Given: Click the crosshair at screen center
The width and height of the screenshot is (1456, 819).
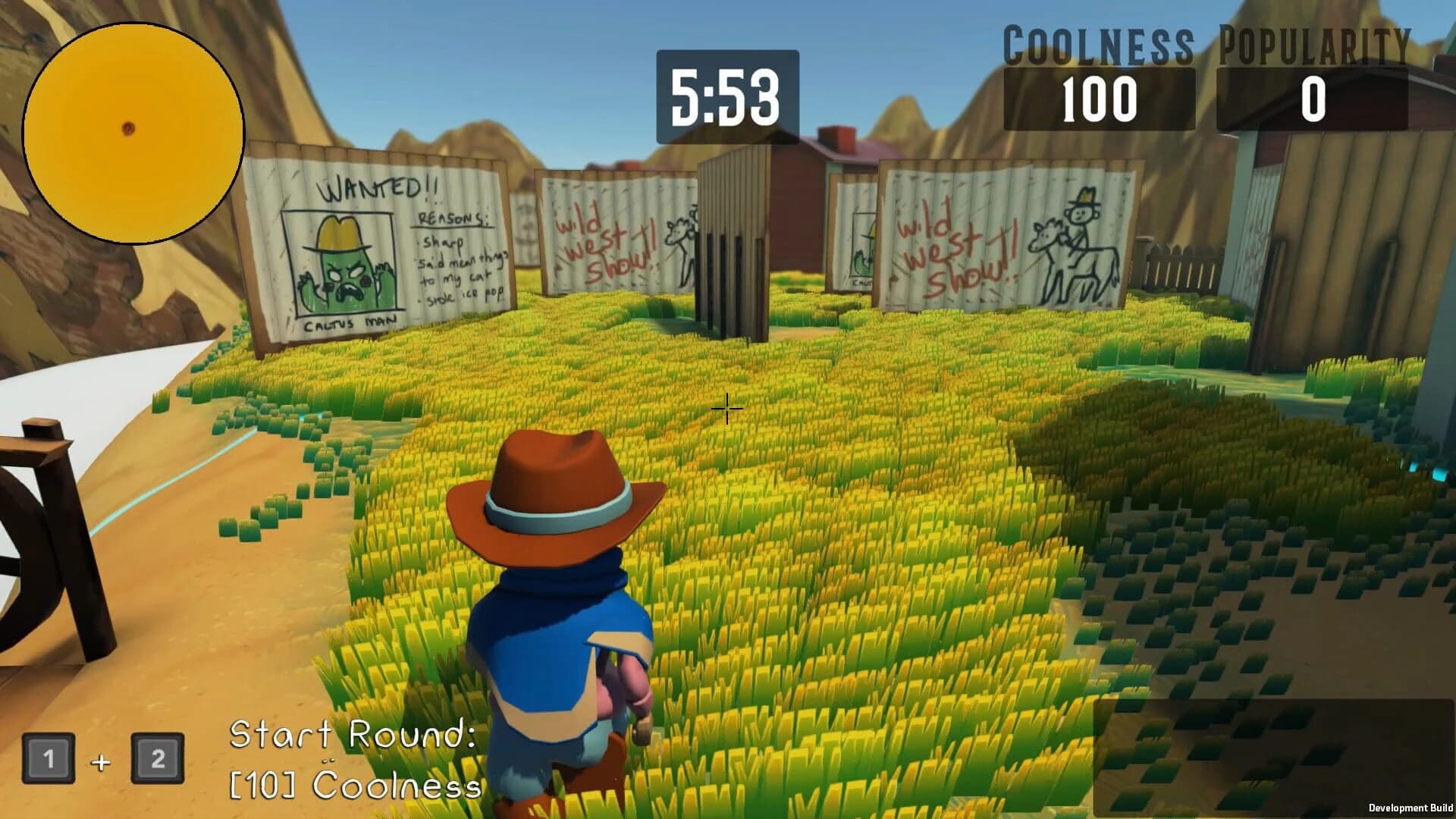Looking at the screenshot, I should coord(726,409).
